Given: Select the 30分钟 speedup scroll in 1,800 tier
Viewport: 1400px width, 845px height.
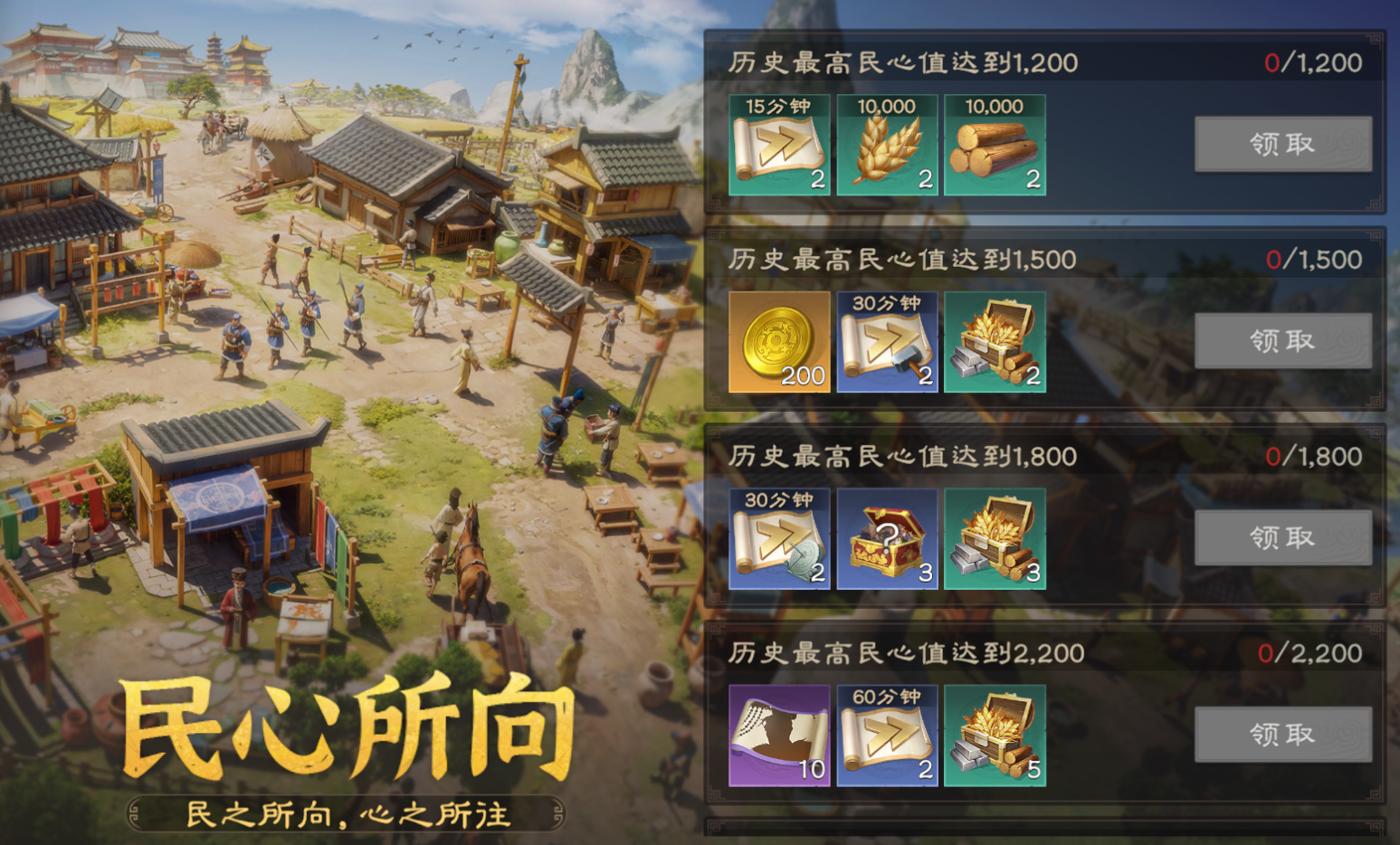Looking at the screenshot, I should tap(778, 539).
